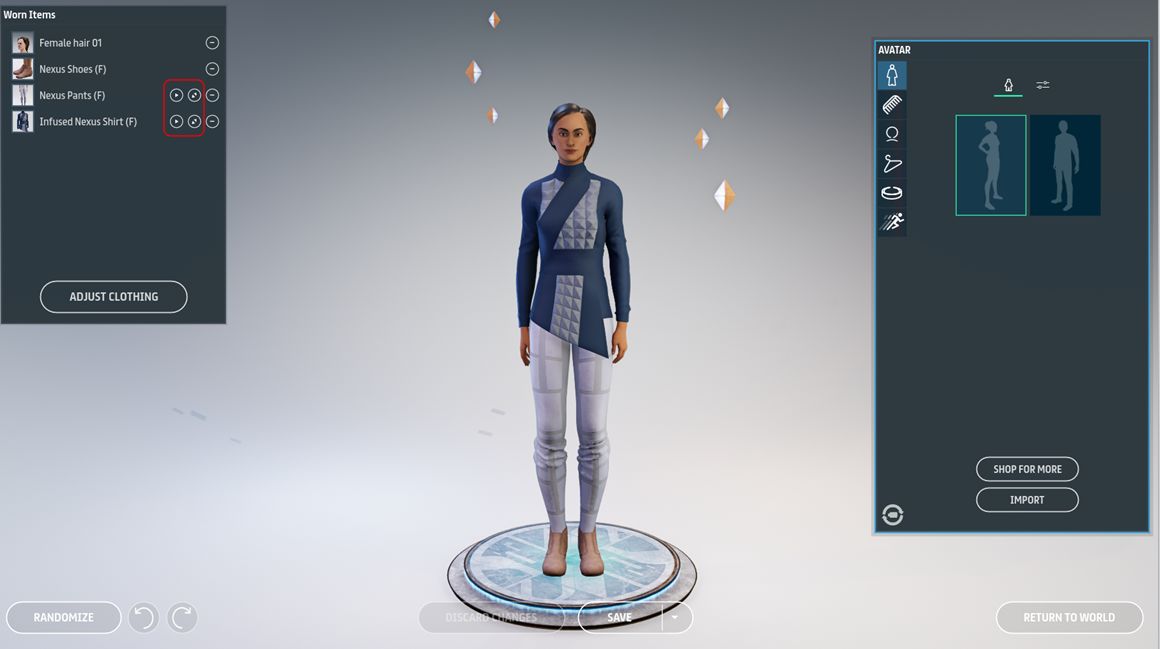Undo the last change
1160x649 pixels.
pyautogui.click(x=143, y=617)
